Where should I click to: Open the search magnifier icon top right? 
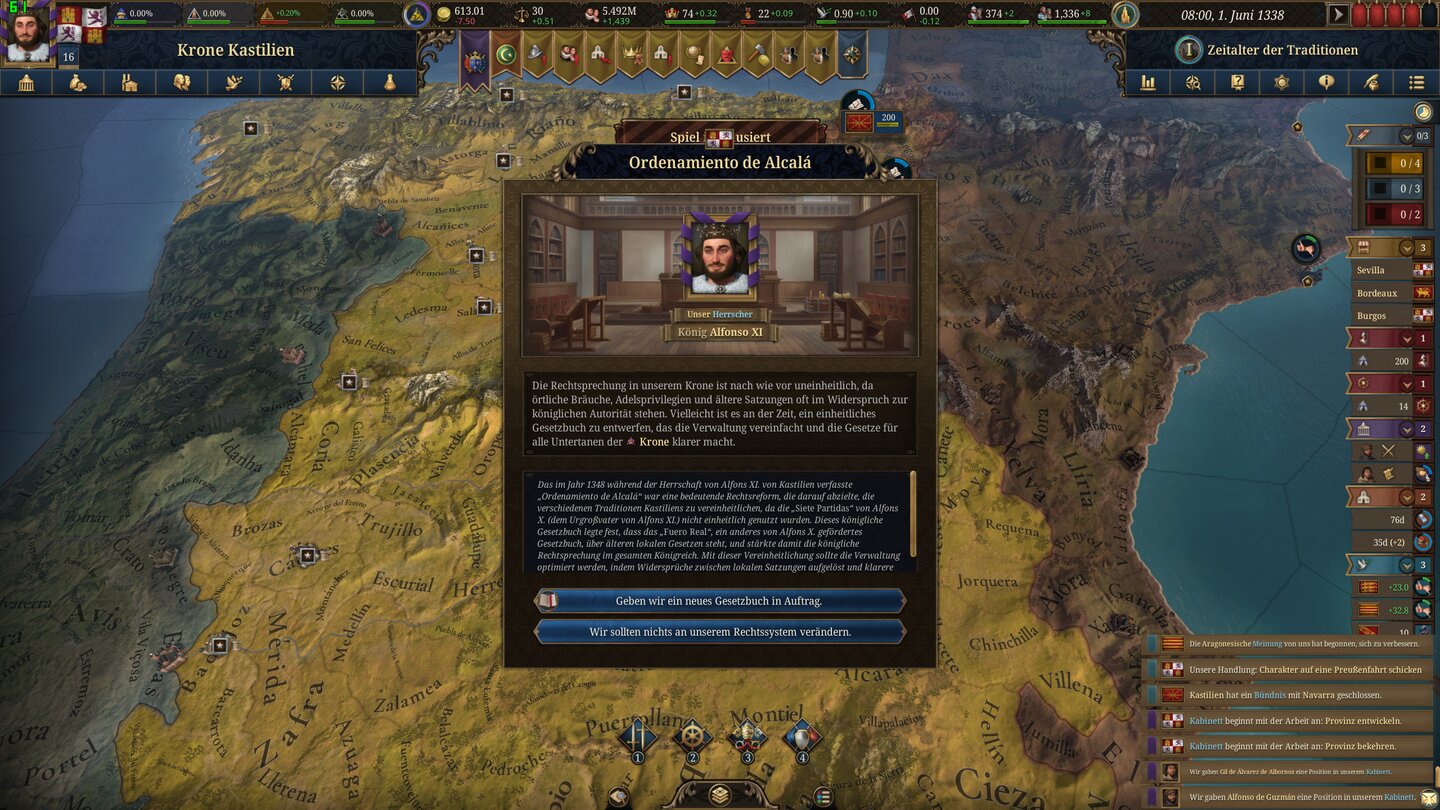tap(1193, 83)
